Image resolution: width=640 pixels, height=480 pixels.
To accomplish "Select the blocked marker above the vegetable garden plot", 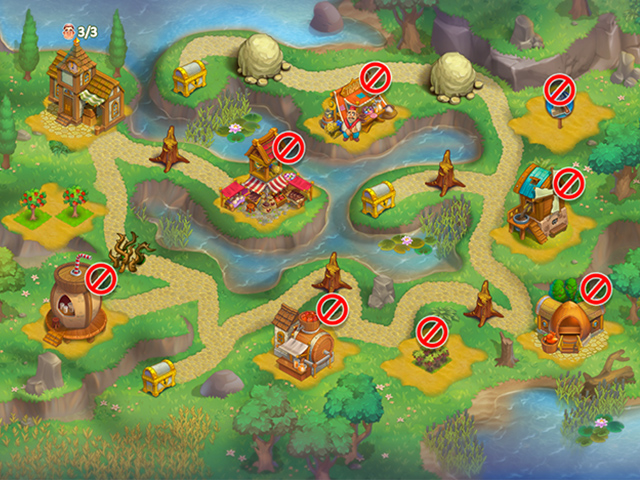I will [x=431, y=328].
